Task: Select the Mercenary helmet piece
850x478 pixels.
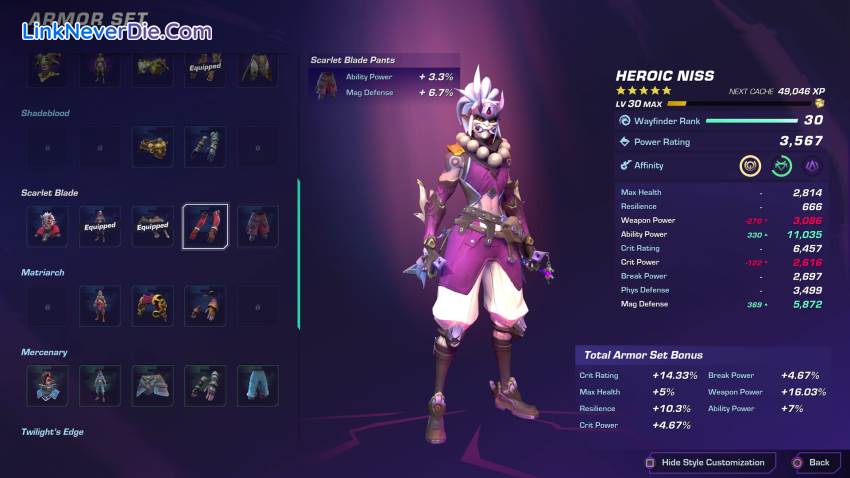Action: (46, 385)
